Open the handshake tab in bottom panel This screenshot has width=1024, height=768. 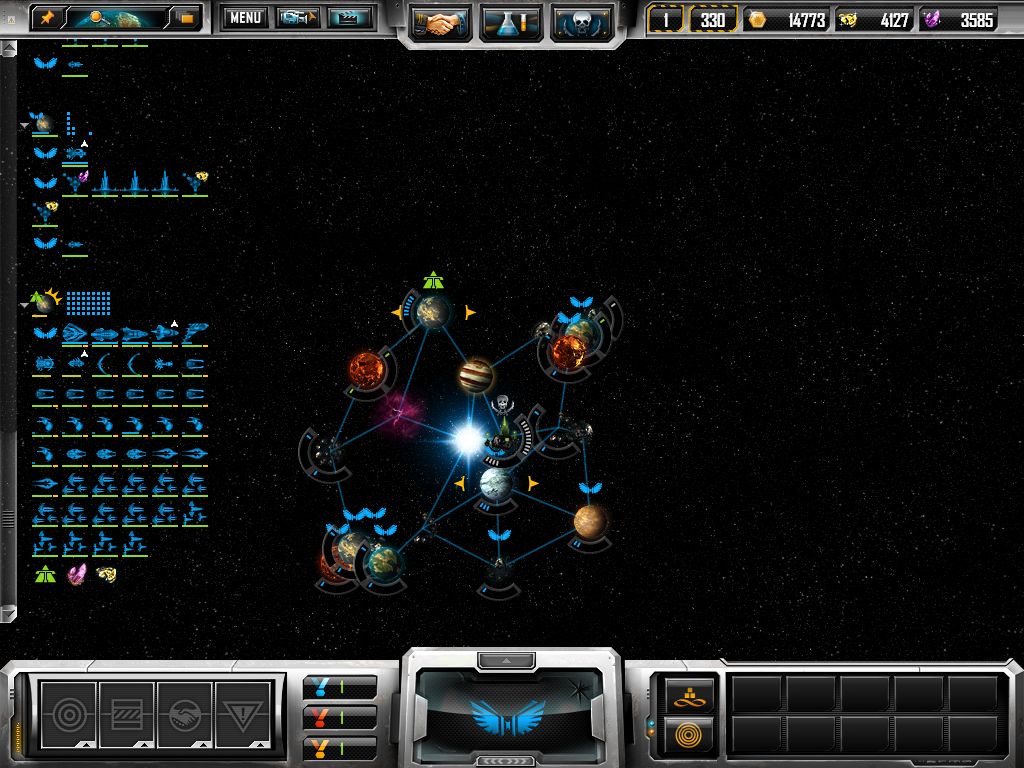(186, 712)
